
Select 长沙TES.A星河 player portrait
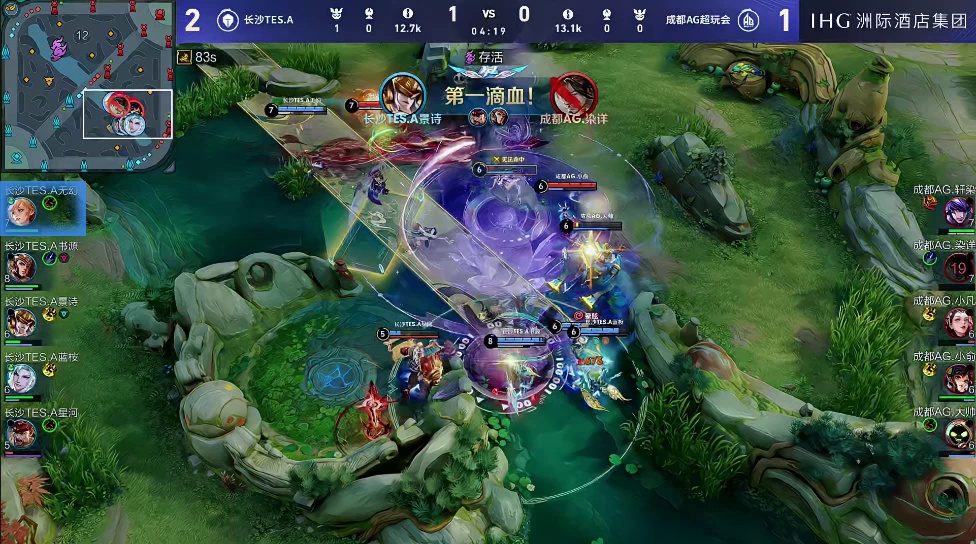pos(21,433)
